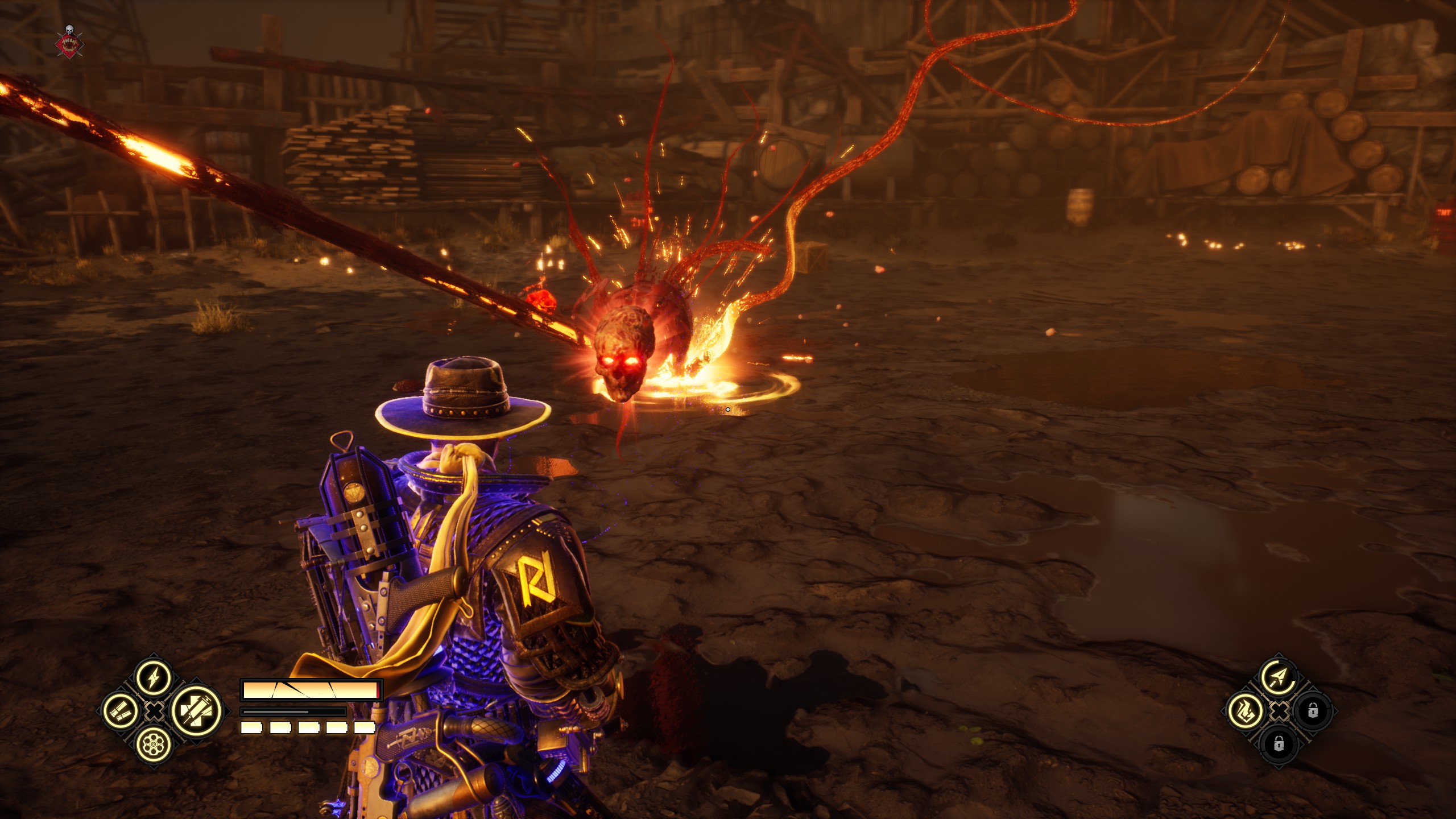This screenshot has height=819, width=1456.
Task: Select the shotgun shells ammo icon
Action: click(121, 711)
